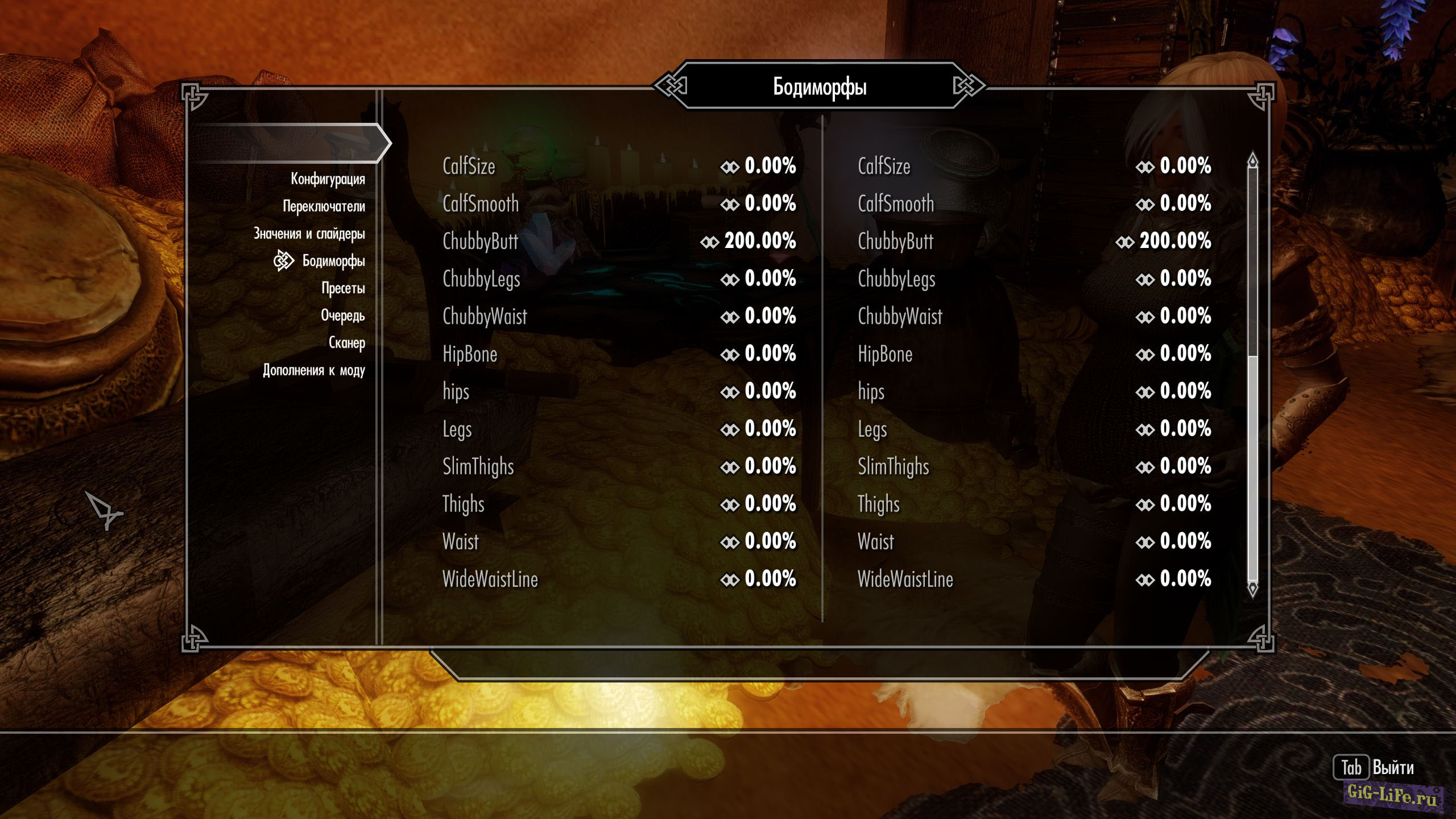This screenshot has width=1456, height=819.
Task: Go to Значения и слайдеры
Action: click(309, 234)
